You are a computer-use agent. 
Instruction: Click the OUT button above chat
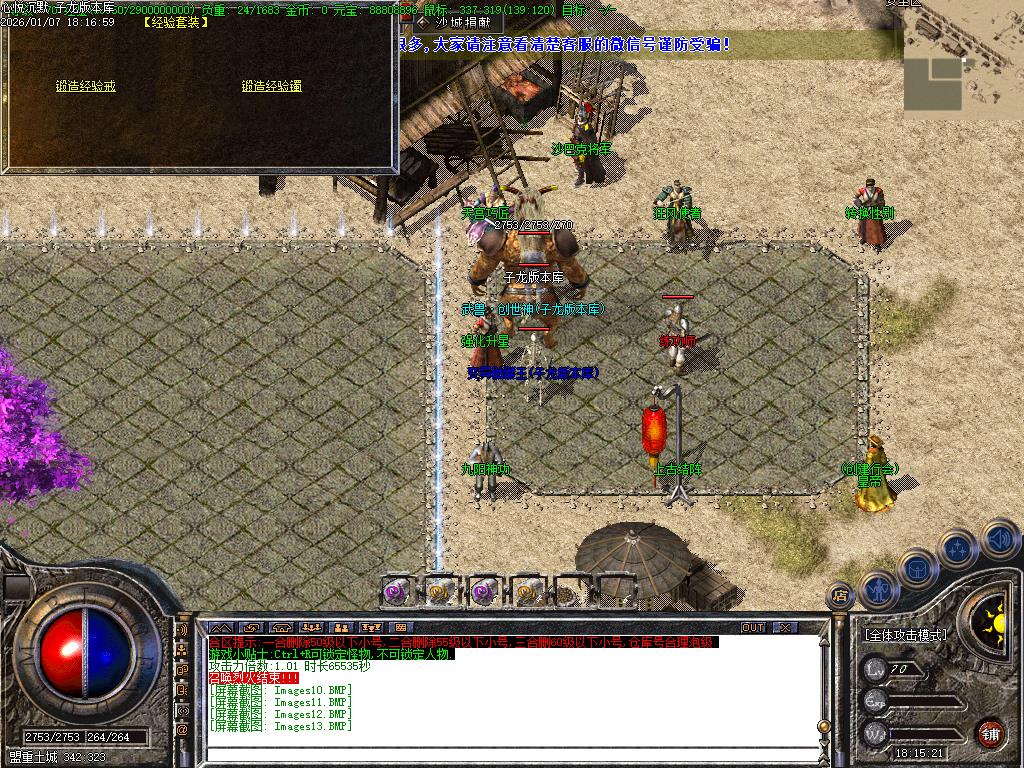coord(752,628)
